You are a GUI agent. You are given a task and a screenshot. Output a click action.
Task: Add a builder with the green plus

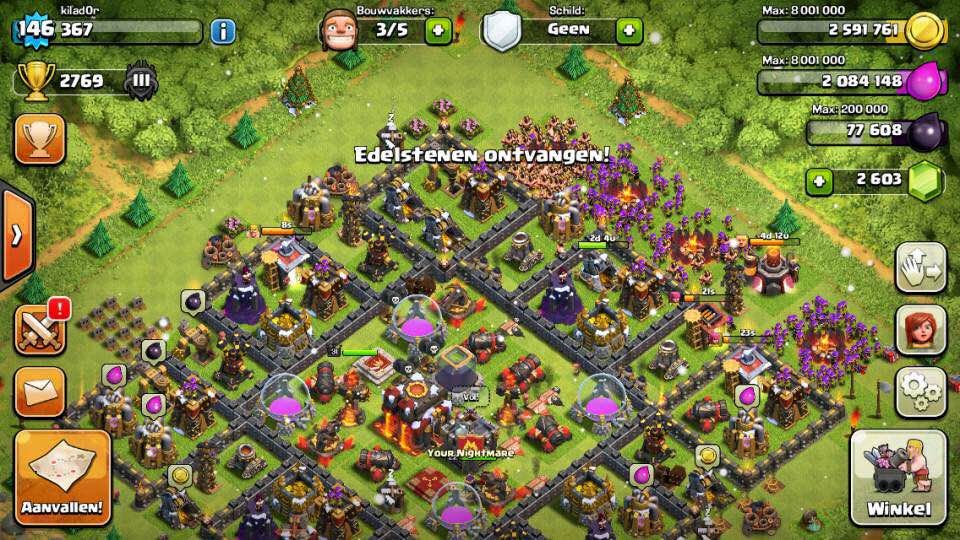point(438,30)
